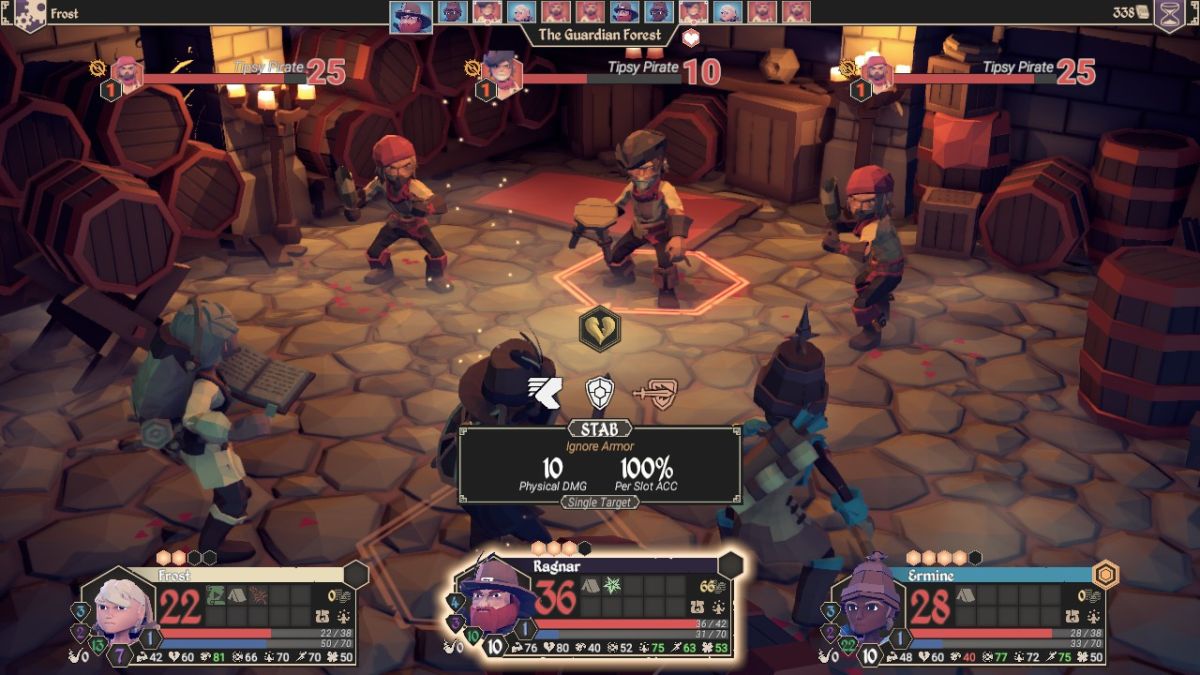Select Frost's character portrait panel
Image resolution: width=1200 pixels, height=675 pixels.
click(x=126, y=611)
